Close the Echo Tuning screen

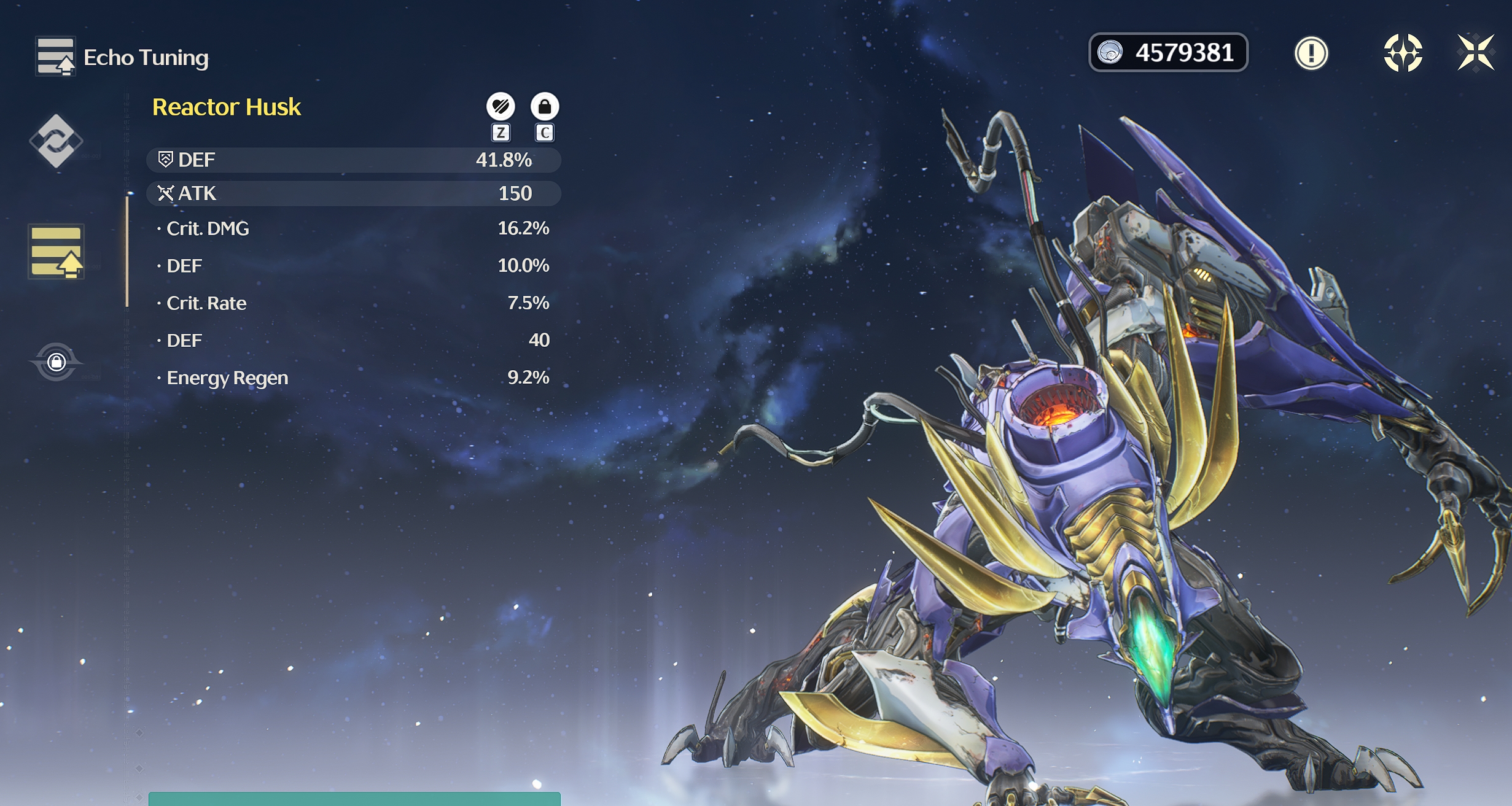pyautogui.click(x=1476, y=53)
